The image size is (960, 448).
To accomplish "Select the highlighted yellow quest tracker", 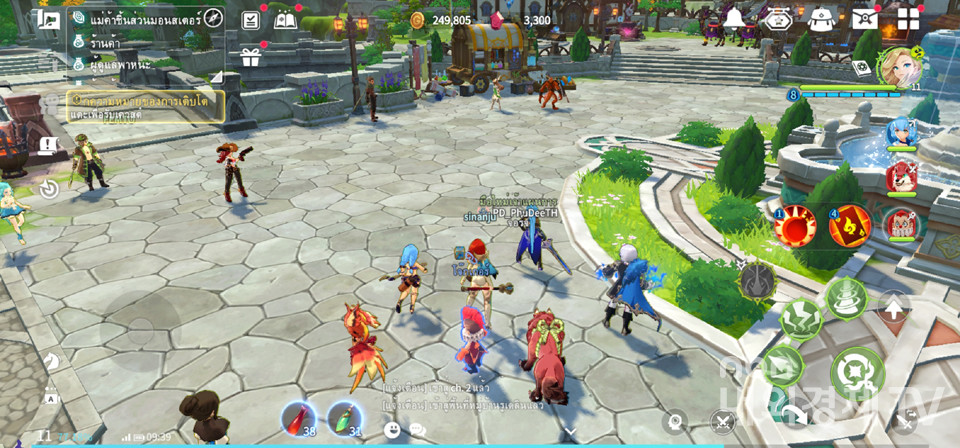I will 146,106.
